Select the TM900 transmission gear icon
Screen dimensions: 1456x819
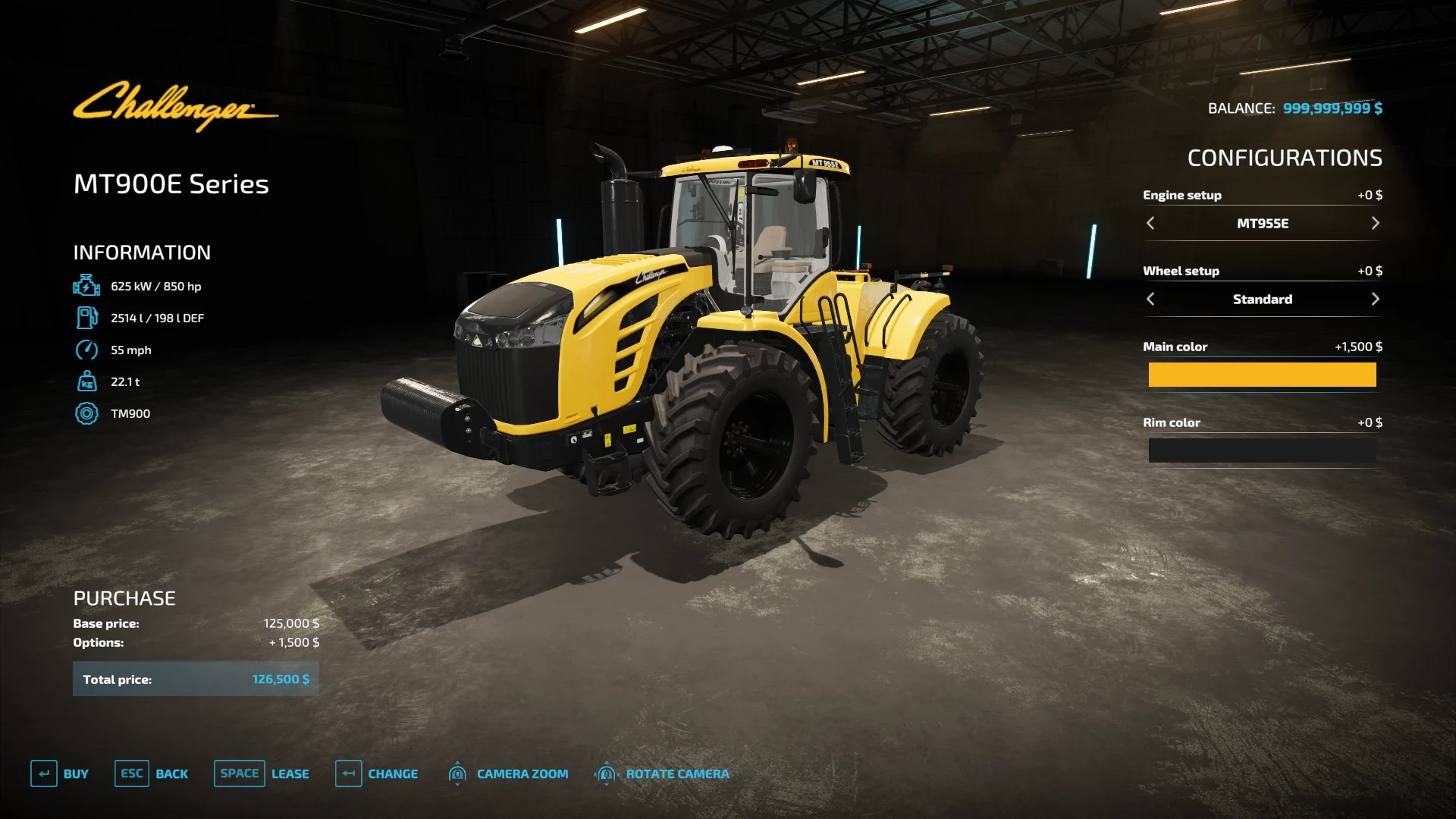click(x=87, y=413)
